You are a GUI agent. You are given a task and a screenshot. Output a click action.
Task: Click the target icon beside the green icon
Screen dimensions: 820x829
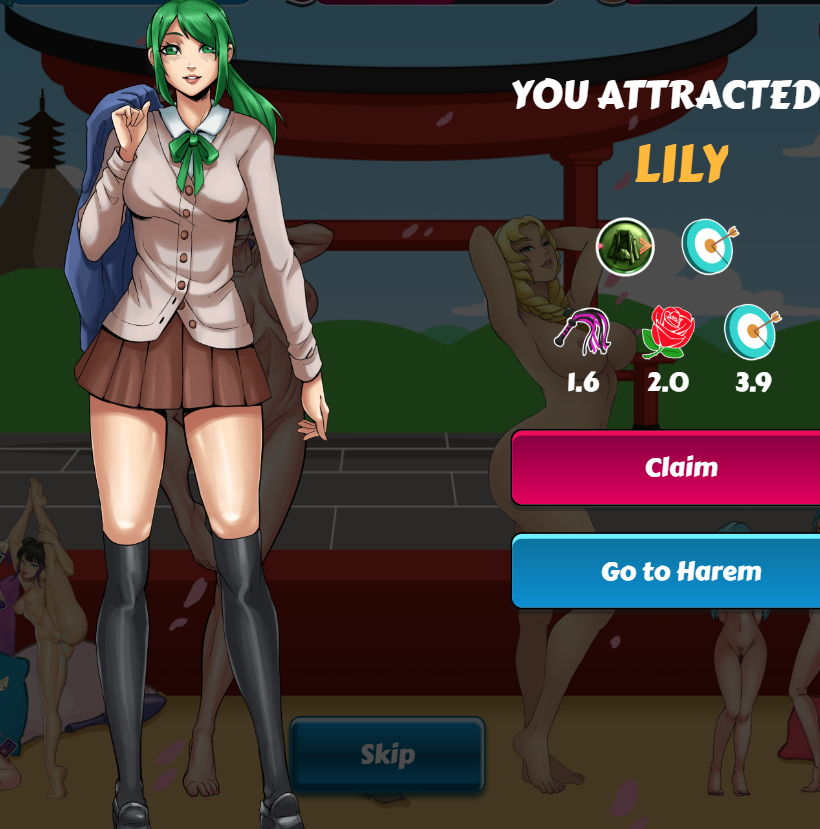pyautogui.click(x=708, y=246)
